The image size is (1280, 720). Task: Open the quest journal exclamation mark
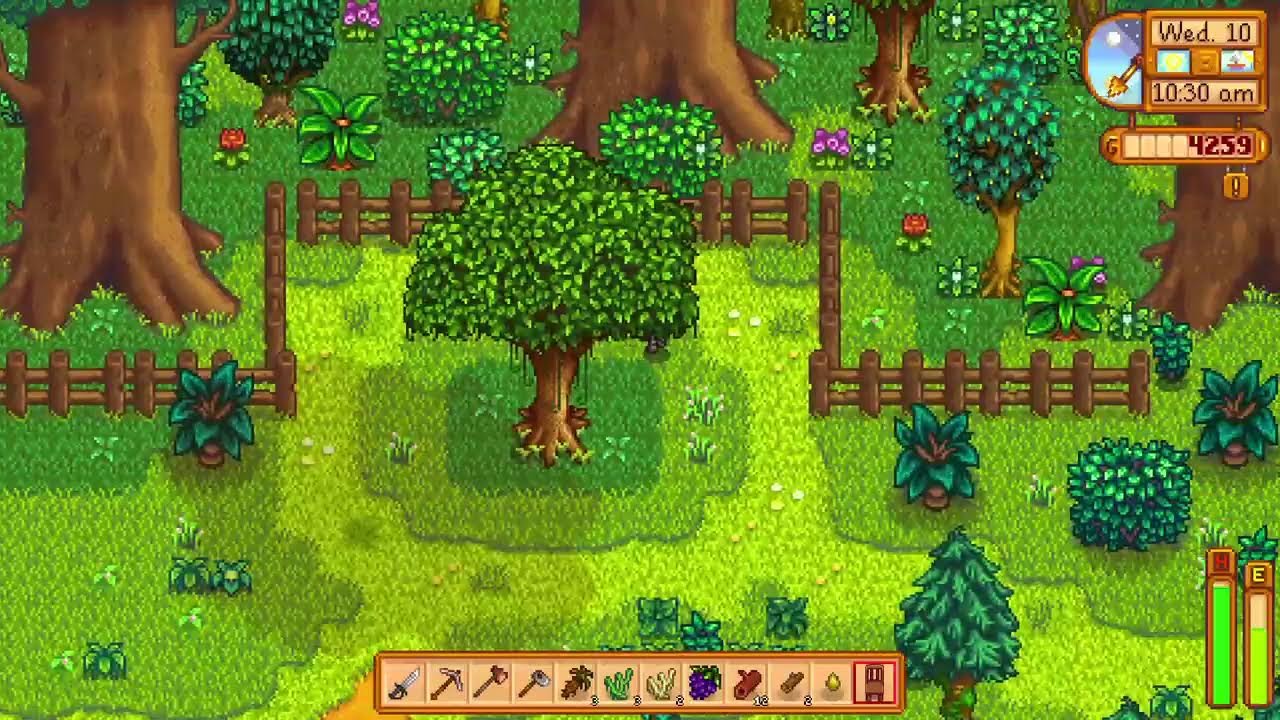point(1234,186)
